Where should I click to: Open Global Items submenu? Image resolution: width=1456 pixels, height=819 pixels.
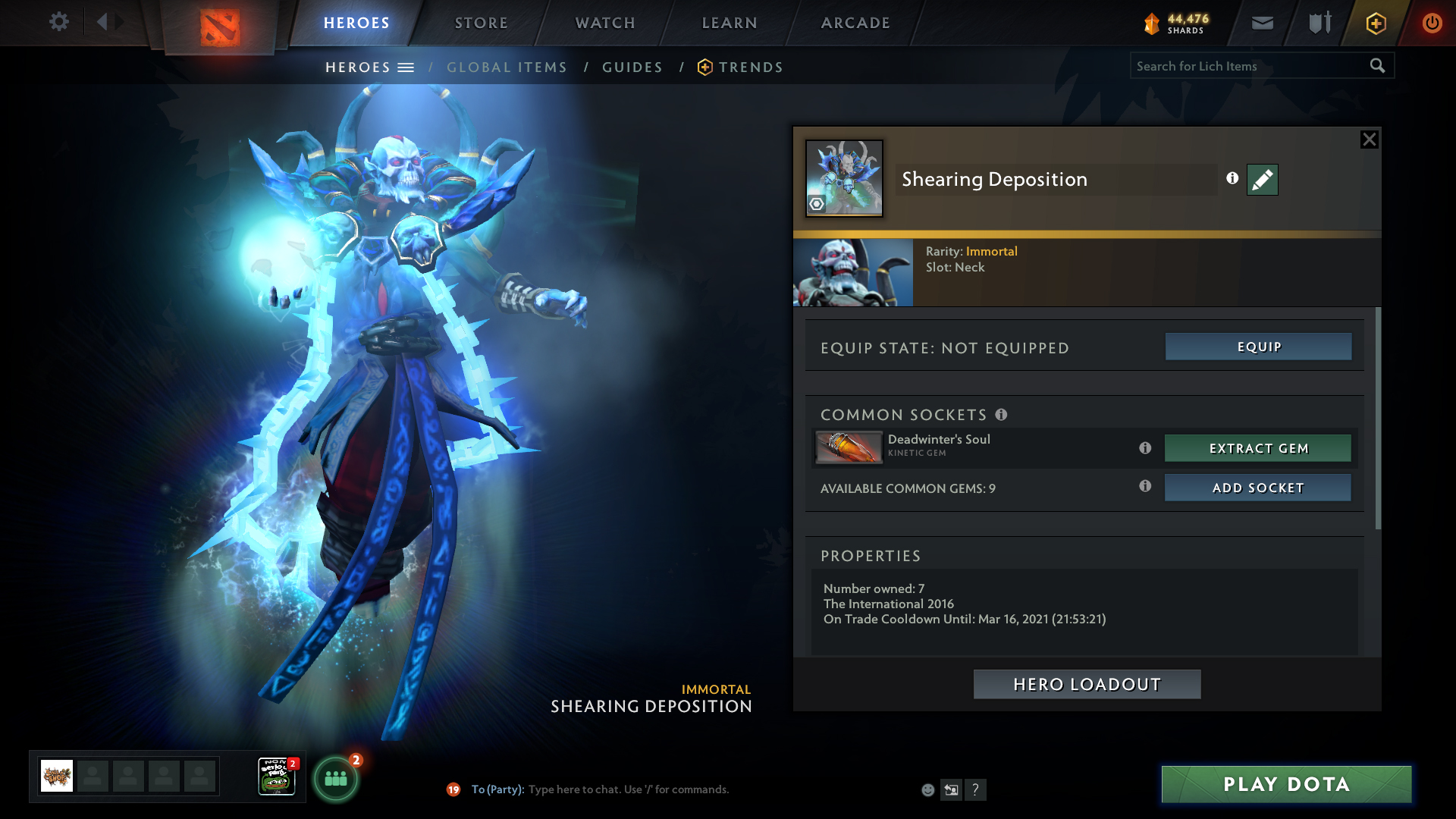tap(507, 67)
